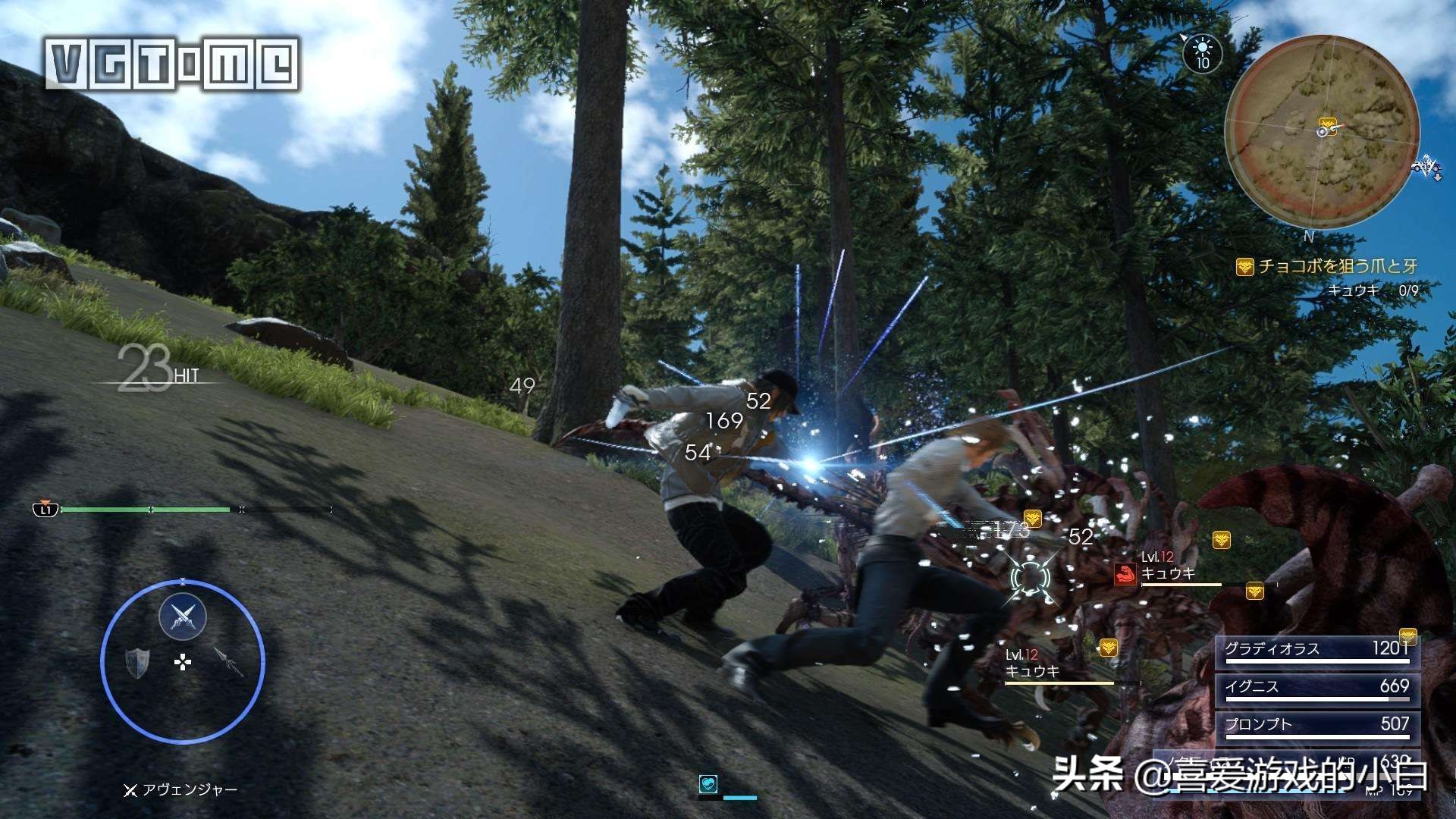Click the yellow quest marker on minimap
Screen dimensions: 1456x819
(1326, 122)
